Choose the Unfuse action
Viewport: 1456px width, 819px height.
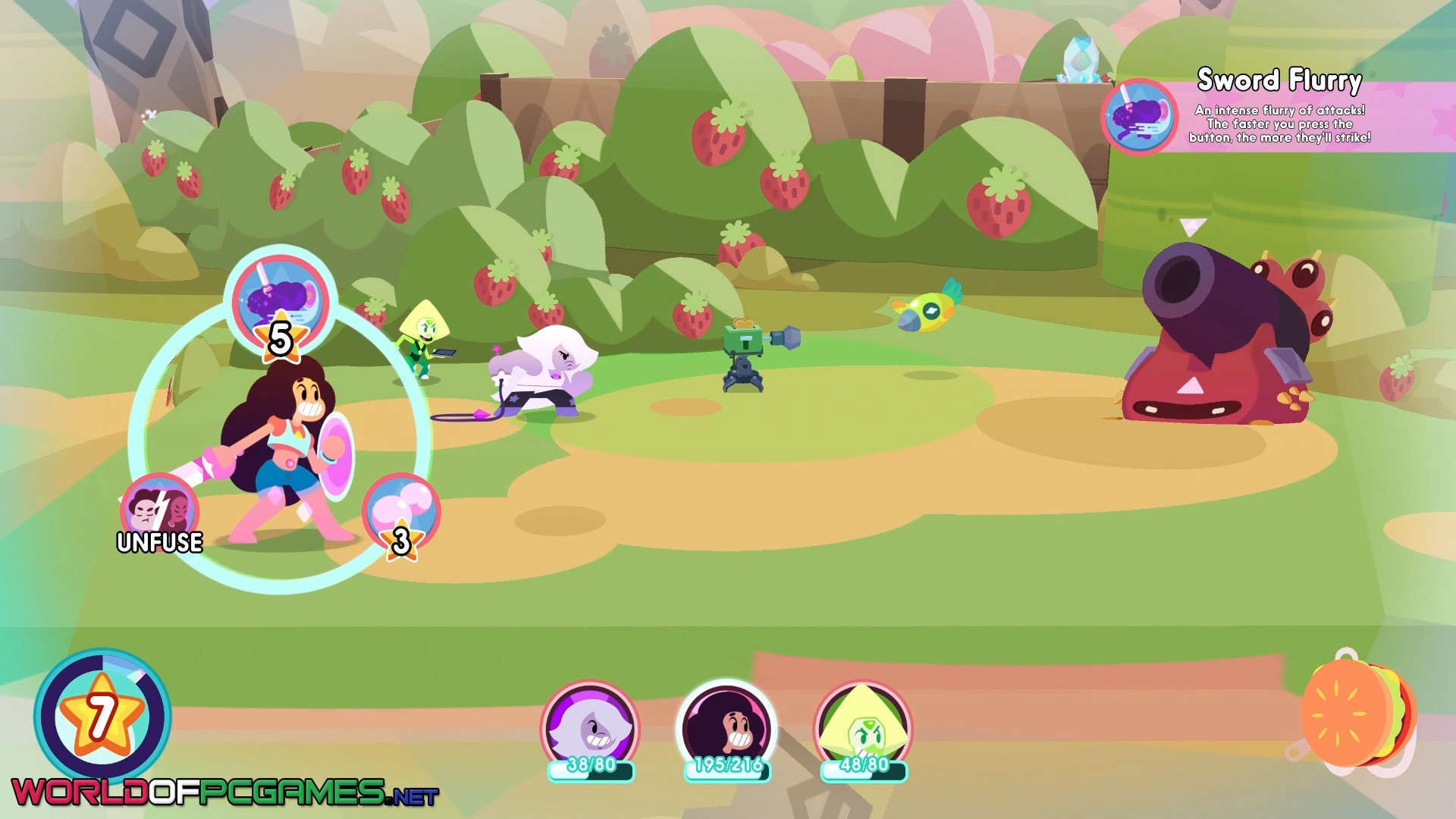[x=159, y=511]
